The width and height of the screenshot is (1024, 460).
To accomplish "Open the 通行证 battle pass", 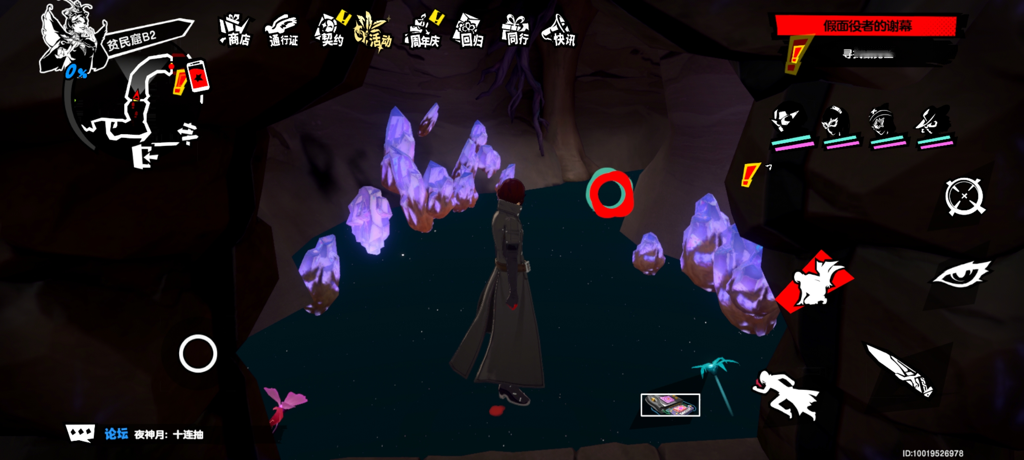I will click(283, 31).
